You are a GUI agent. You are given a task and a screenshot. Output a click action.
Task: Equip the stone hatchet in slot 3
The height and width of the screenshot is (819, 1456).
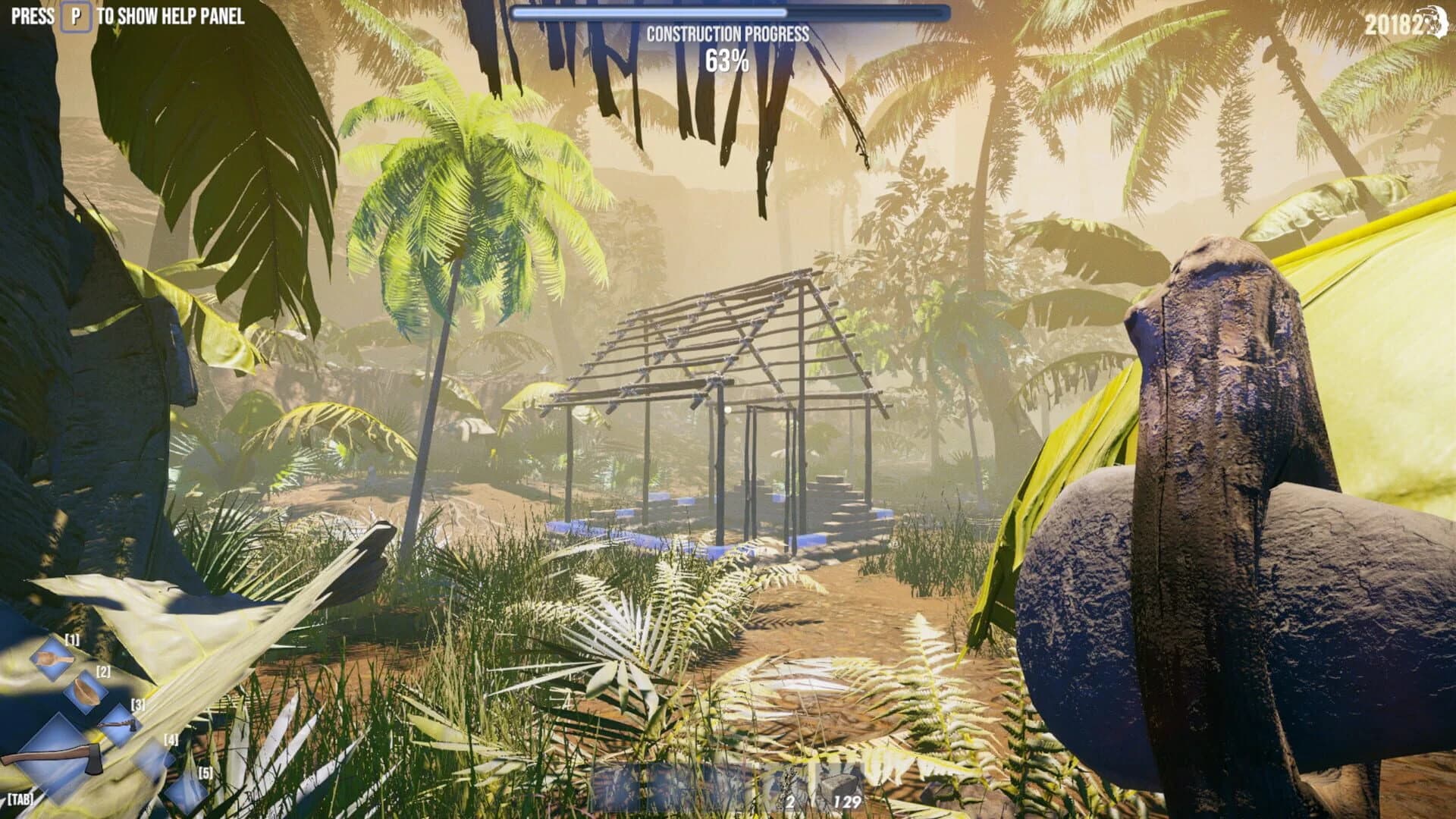tap(118, 722)
